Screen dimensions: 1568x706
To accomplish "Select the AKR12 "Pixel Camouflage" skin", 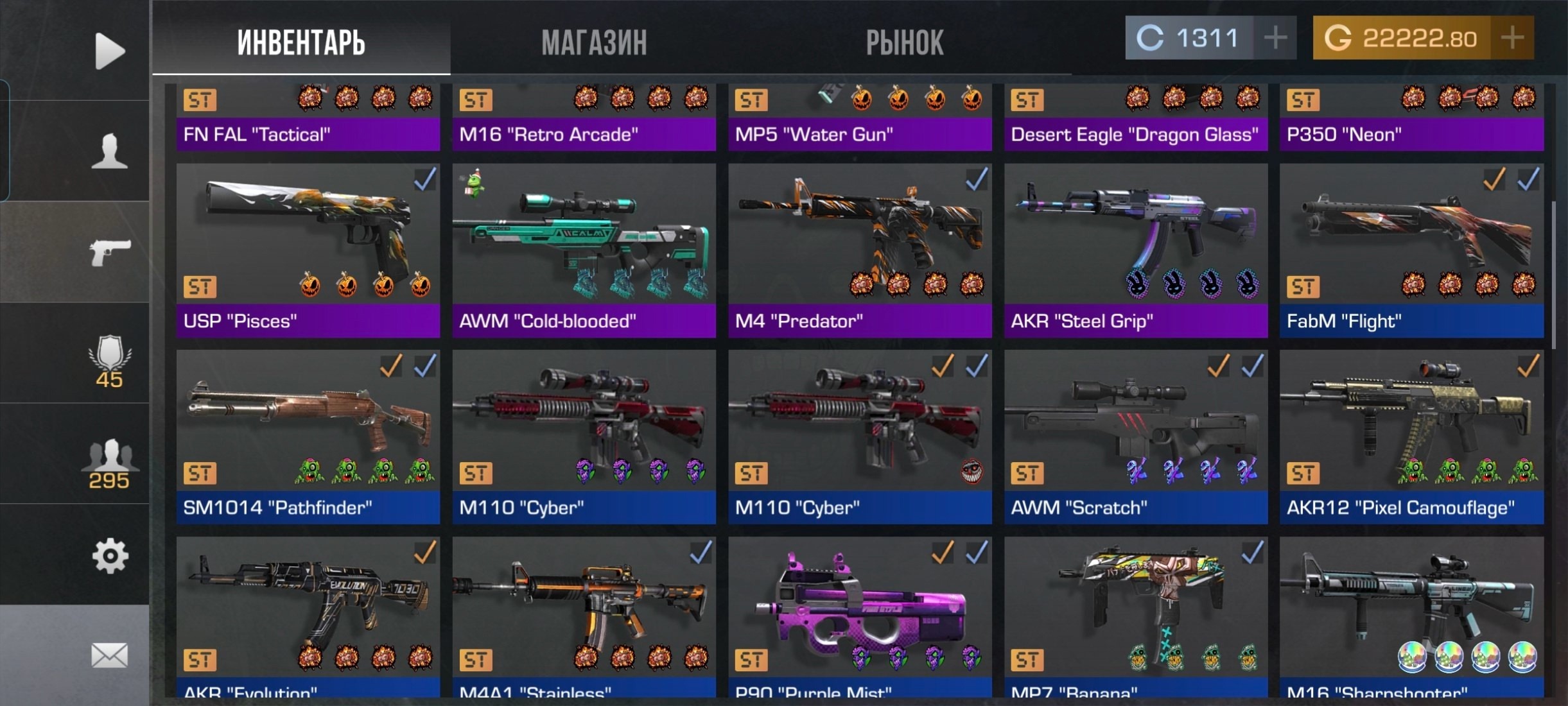I will click(1411, 436).
